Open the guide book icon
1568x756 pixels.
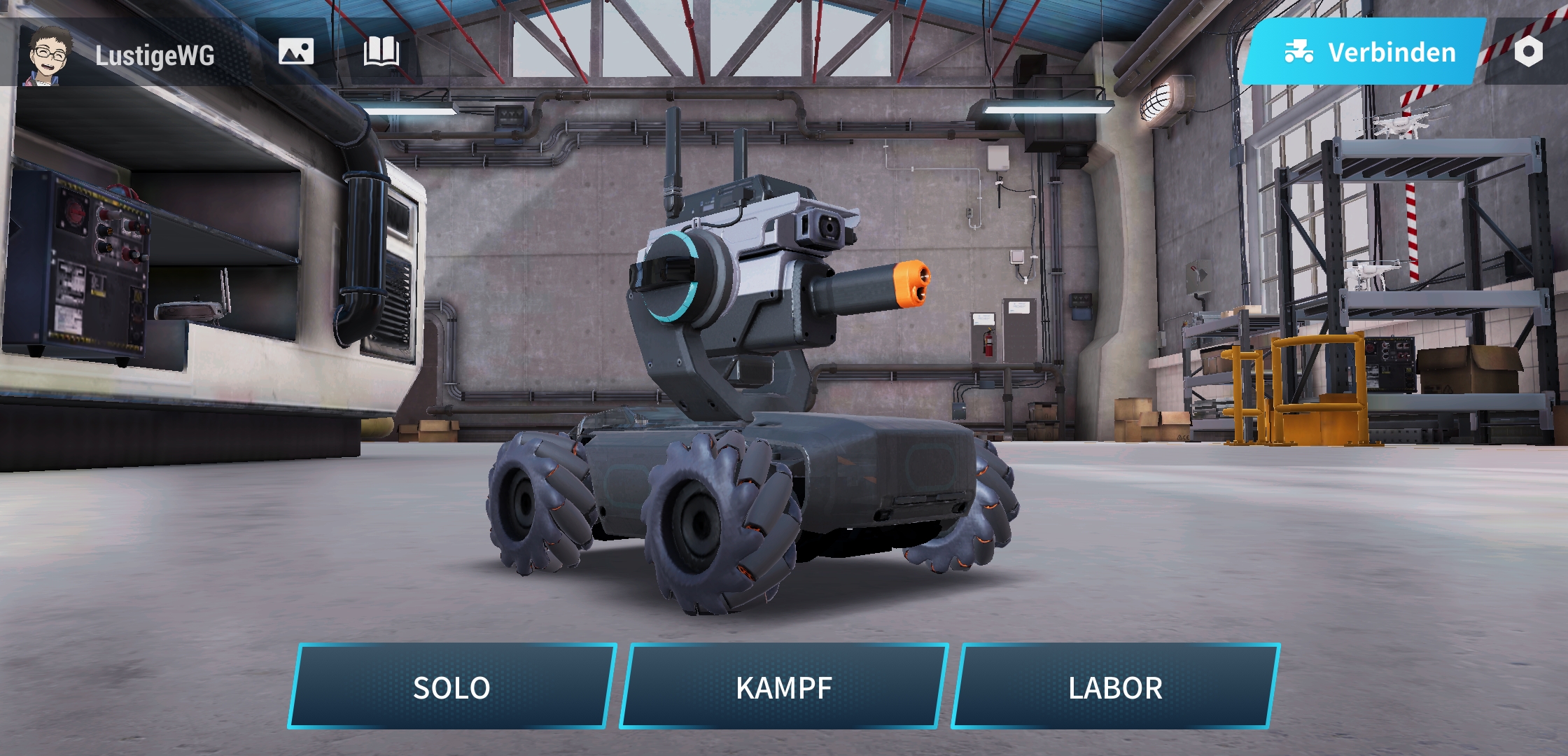click(x=381, y=52)
